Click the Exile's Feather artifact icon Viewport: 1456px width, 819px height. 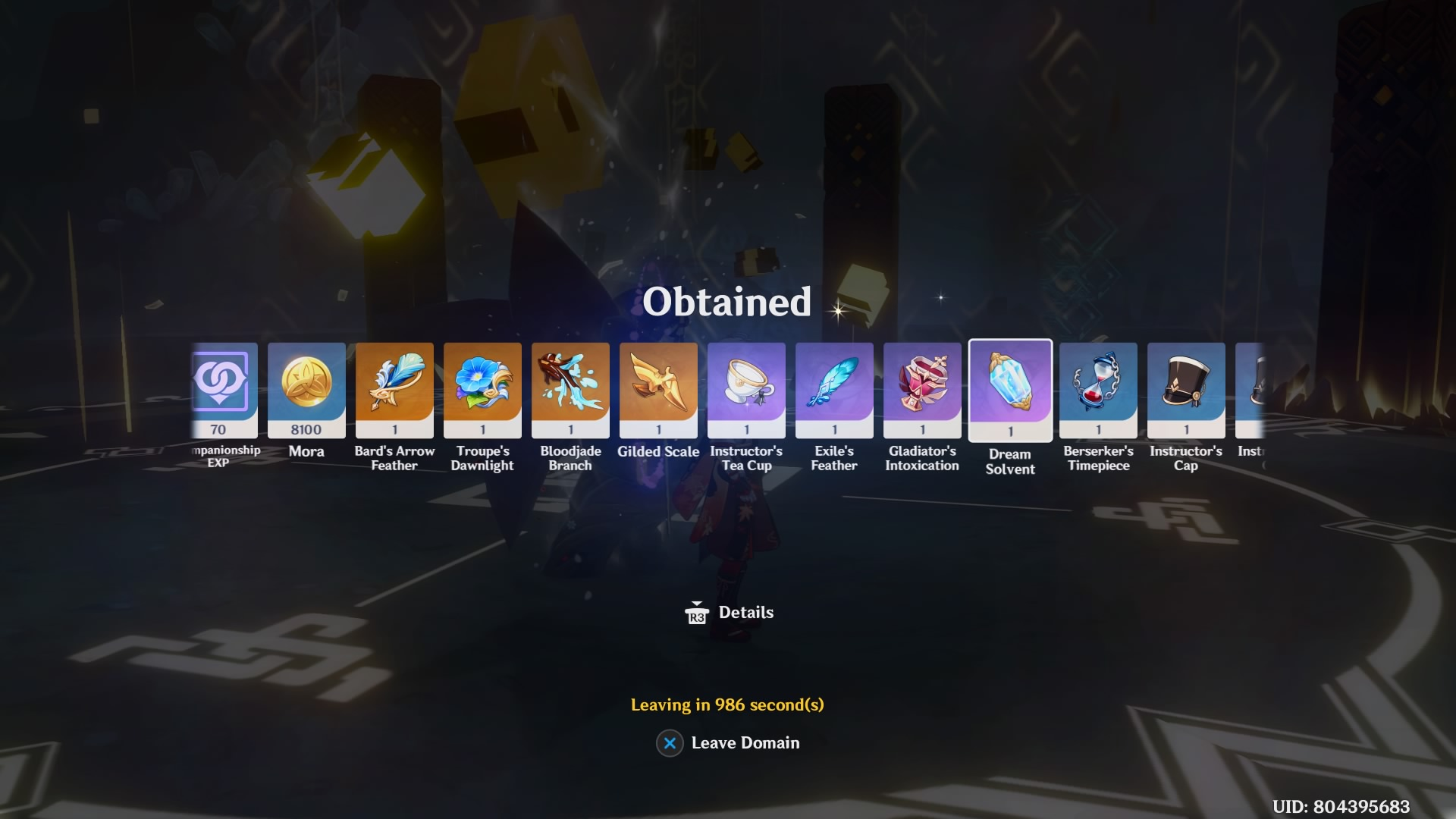pos(834,389)
